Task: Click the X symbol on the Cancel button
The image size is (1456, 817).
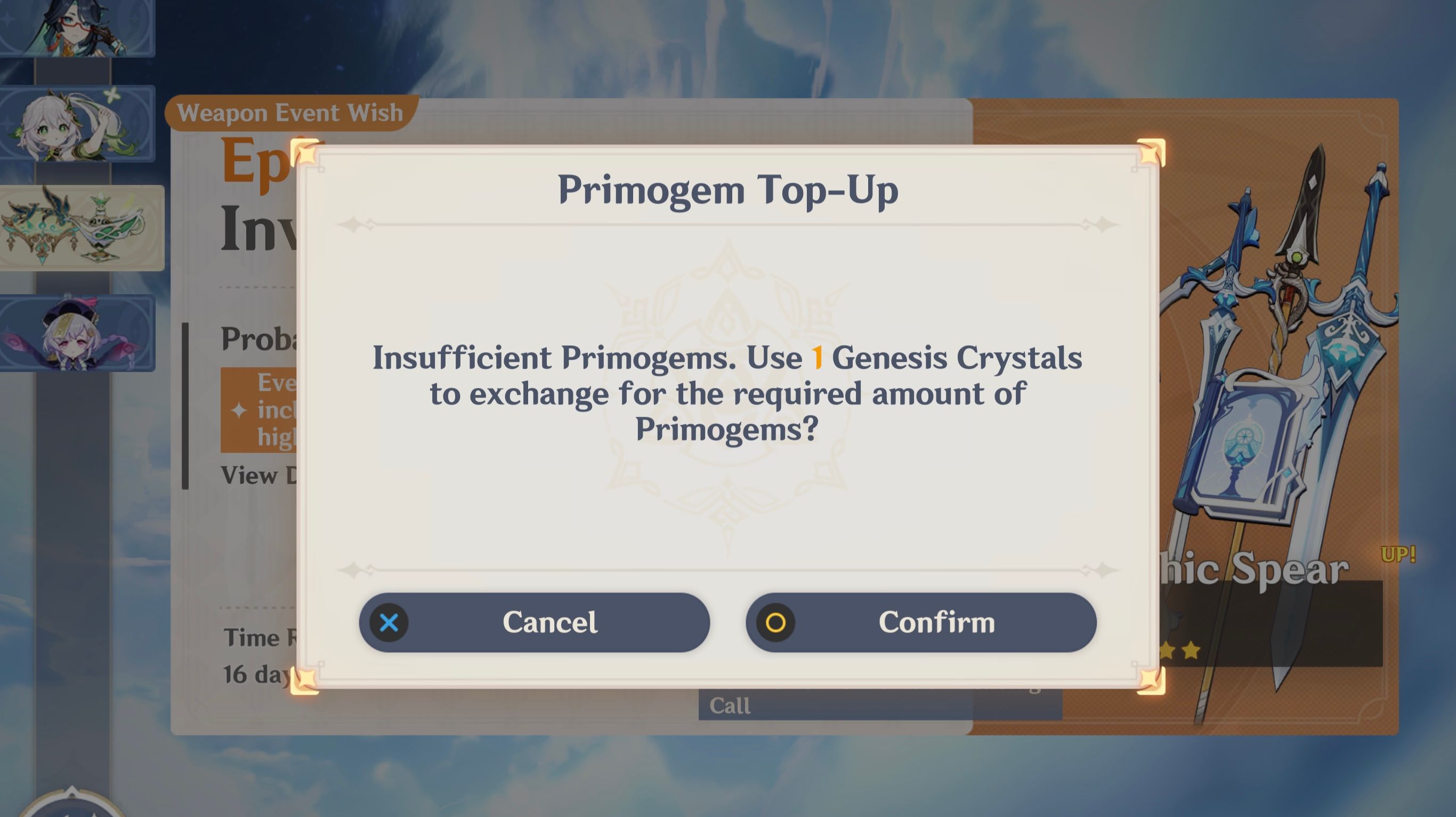Action: coord(389,622)
